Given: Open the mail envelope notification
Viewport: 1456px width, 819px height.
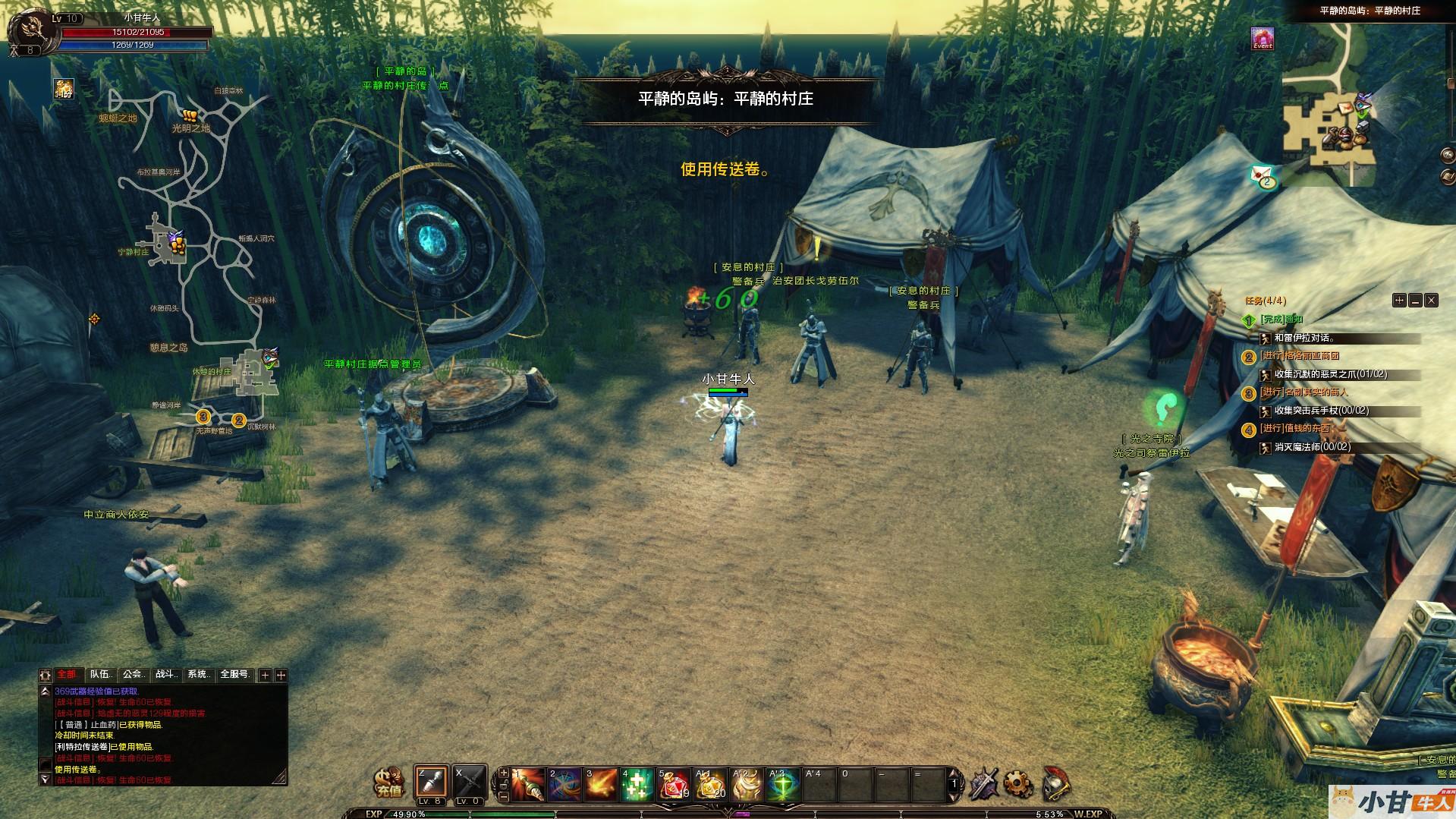Looking at the screenshot, I should tap(1262, 175).
